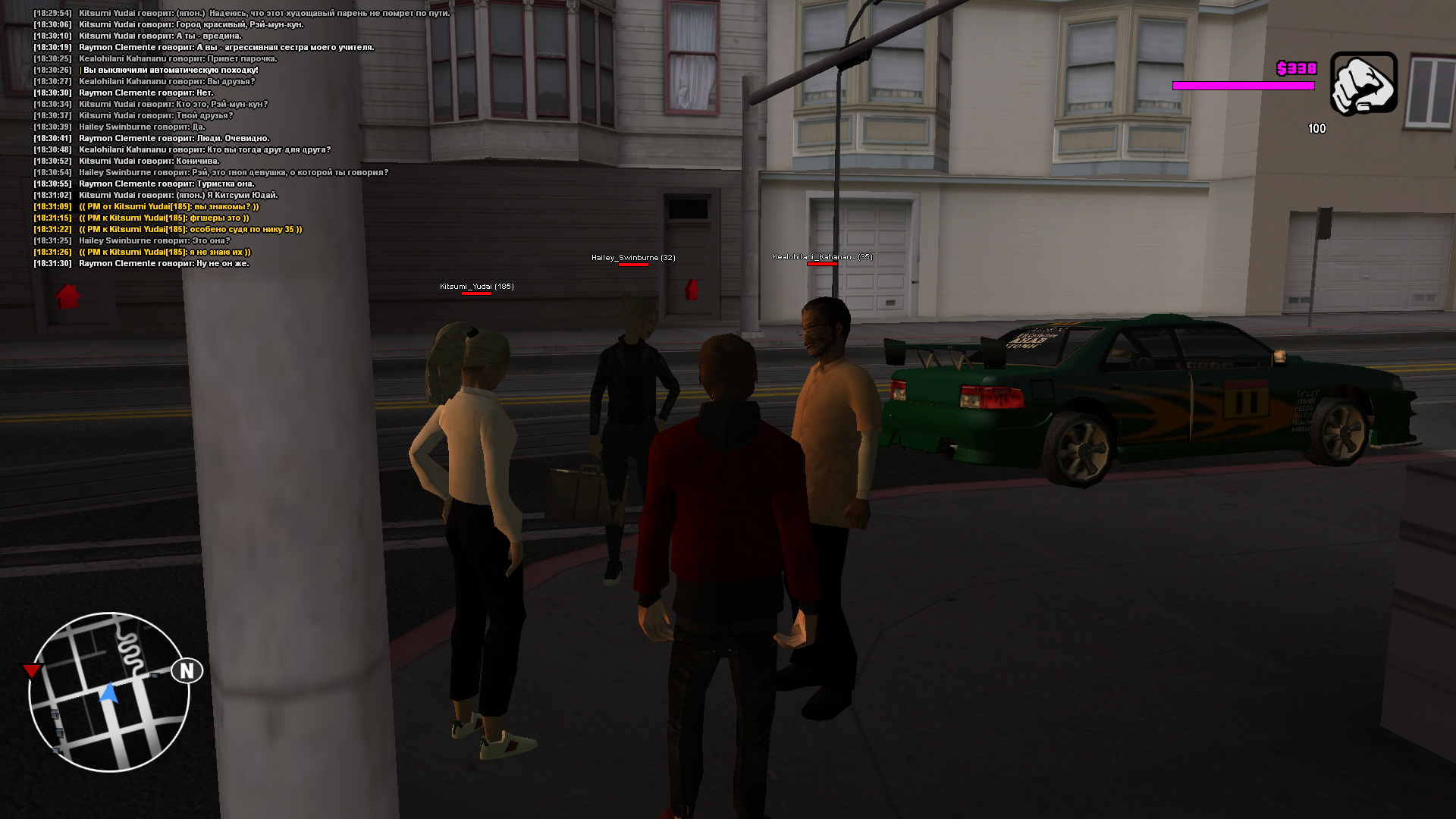
Task: Open the circular minimap radar
Action: [x=108, y=692]
